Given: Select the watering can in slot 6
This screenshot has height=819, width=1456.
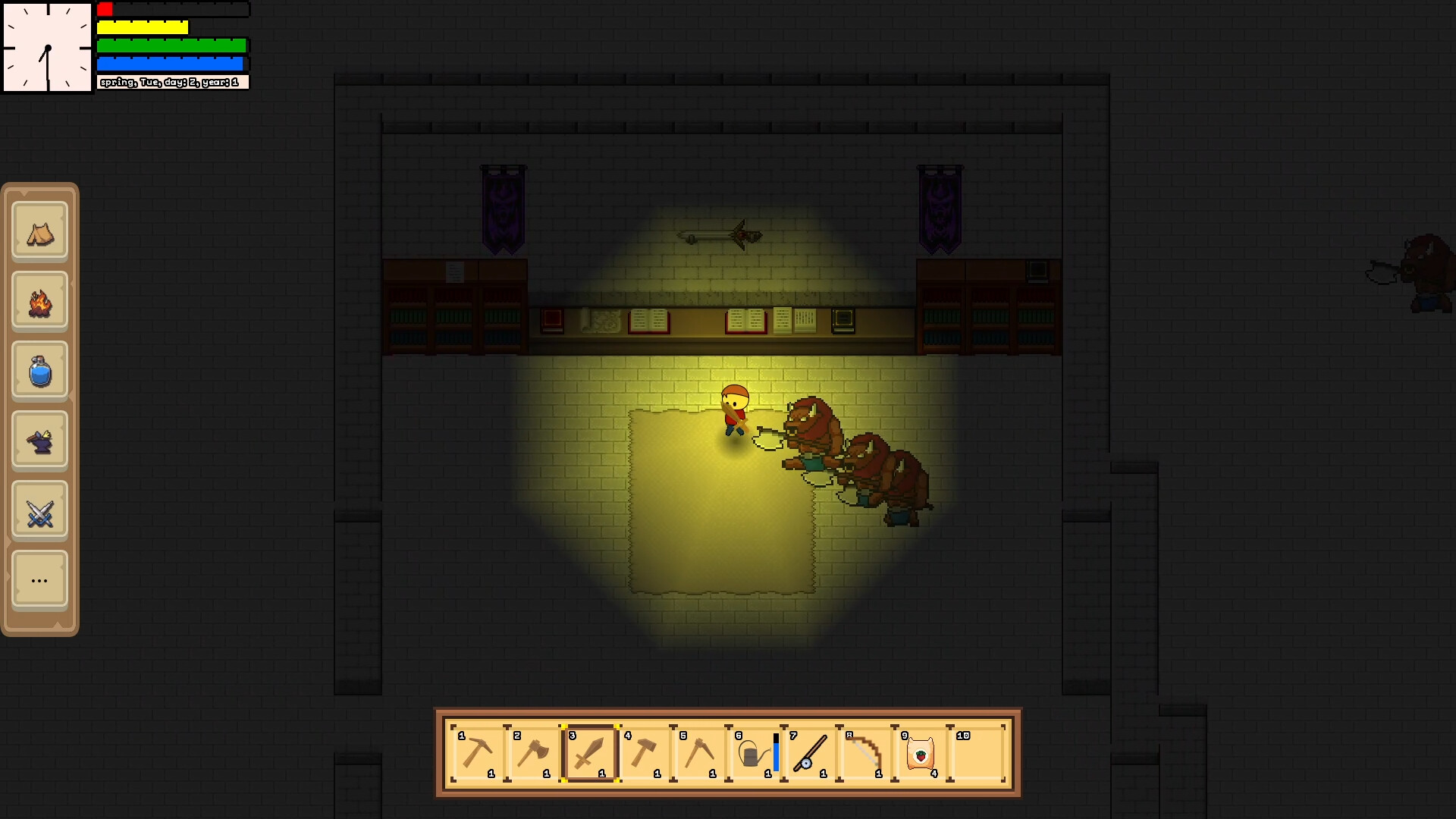Looking at the screenshot, I should 753,754.
